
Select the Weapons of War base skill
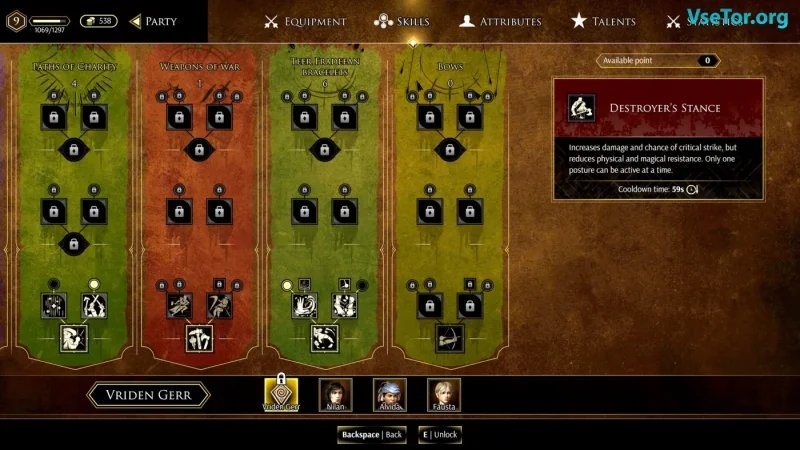199,339
